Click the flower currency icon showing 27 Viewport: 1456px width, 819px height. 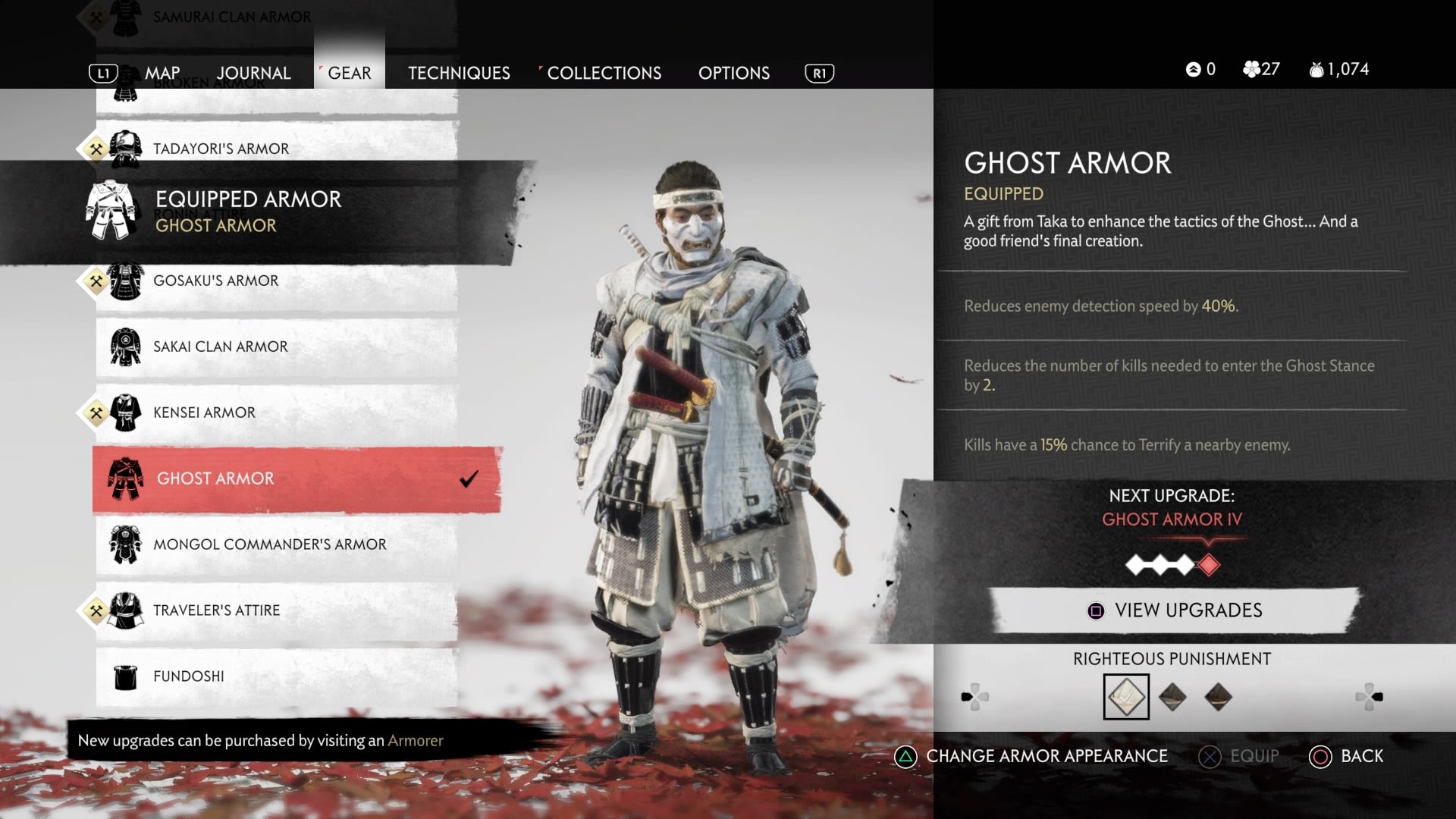1253,68
